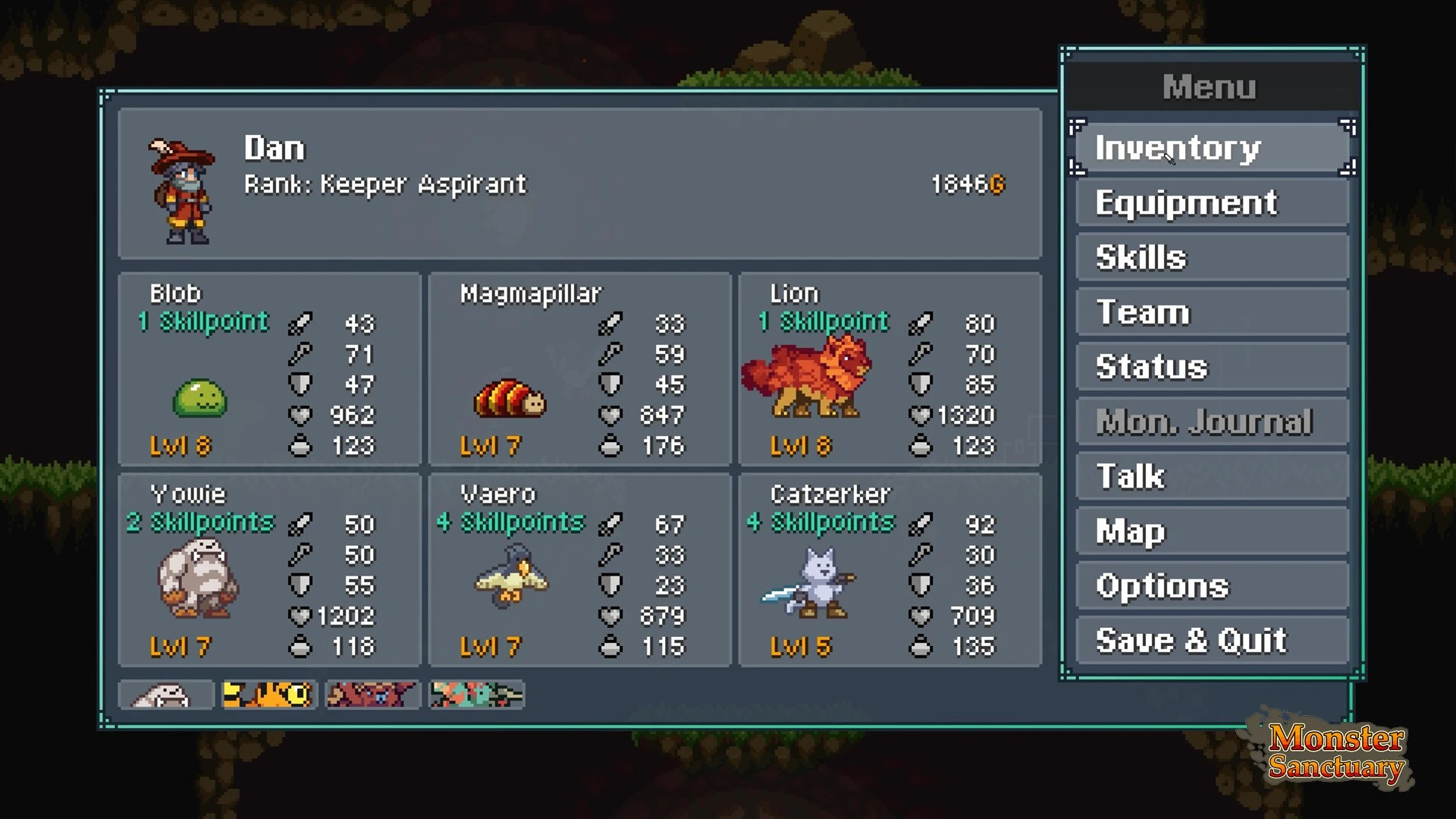Select the Talk menu option
This screenshot has width=1456, height=819.
(x=1212, y=476)
